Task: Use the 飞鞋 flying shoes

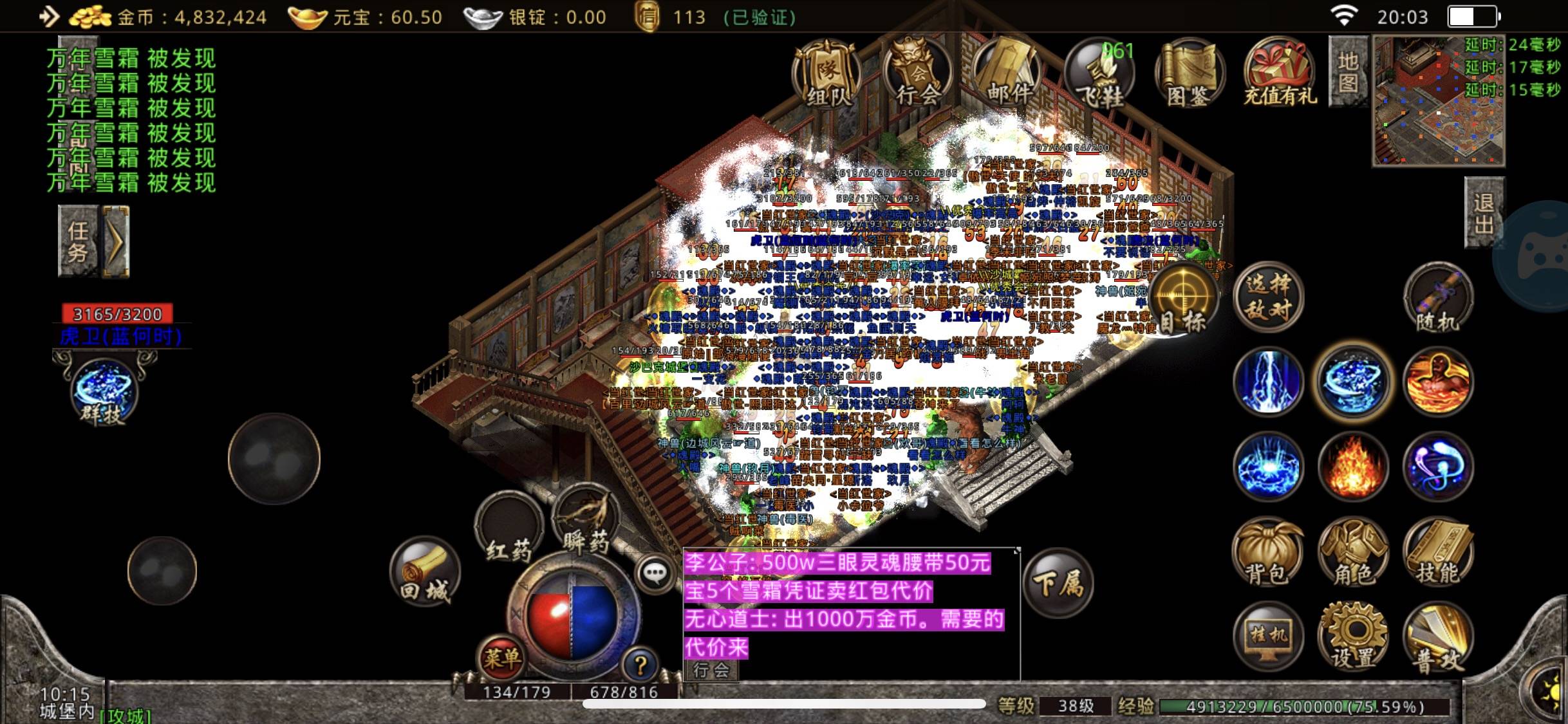Action: (1099, 74)
